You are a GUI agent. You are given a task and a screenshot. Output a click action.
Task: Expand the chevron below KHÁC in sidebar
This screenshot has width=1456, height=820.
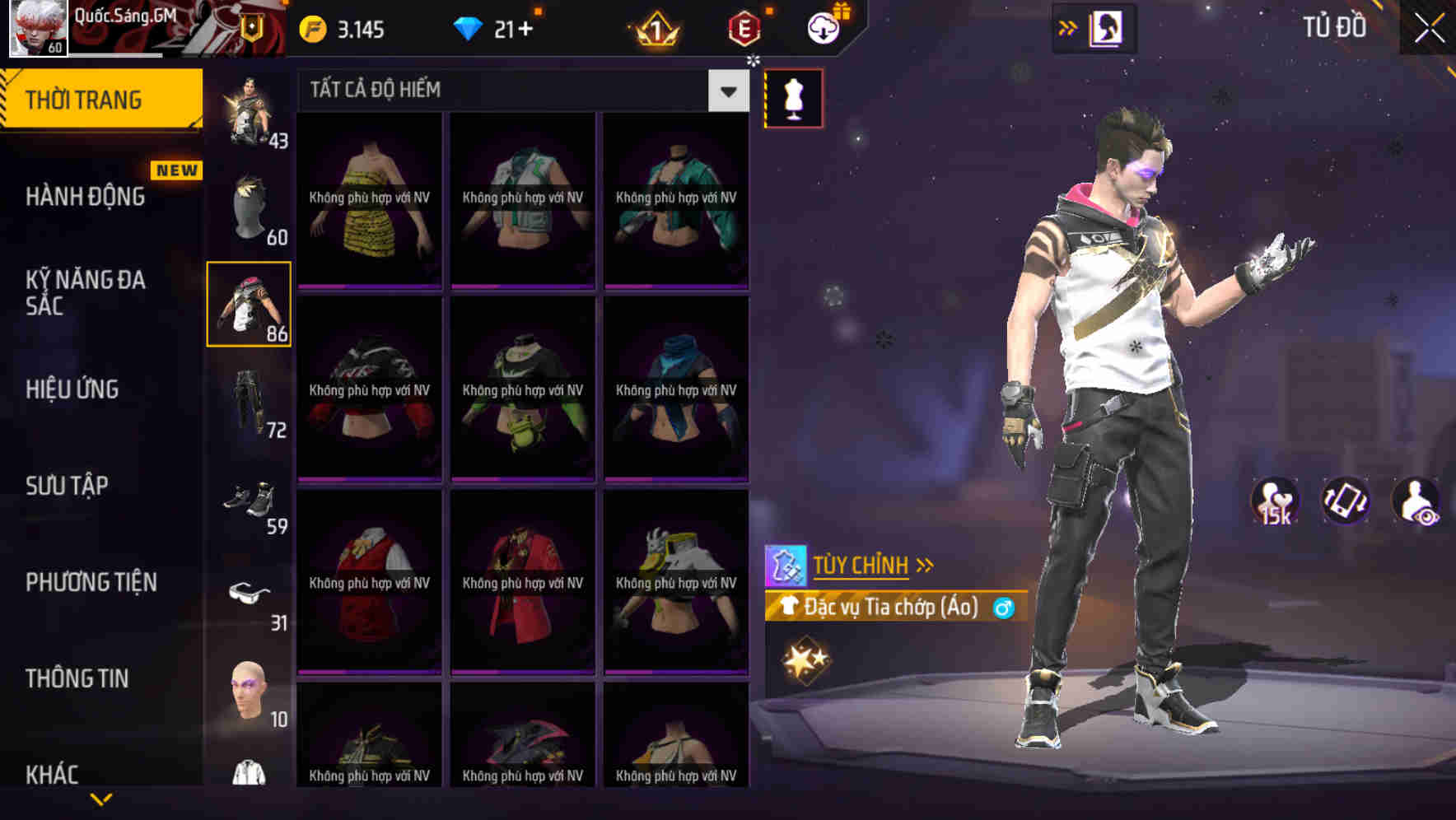(101, 799)
